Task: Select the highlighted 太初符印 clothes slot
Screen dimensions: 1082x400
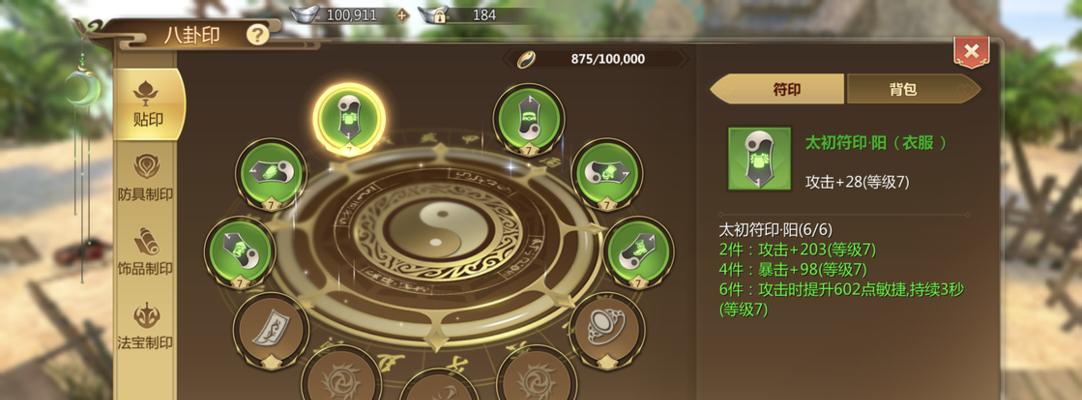Action: (x=350, y=118)
